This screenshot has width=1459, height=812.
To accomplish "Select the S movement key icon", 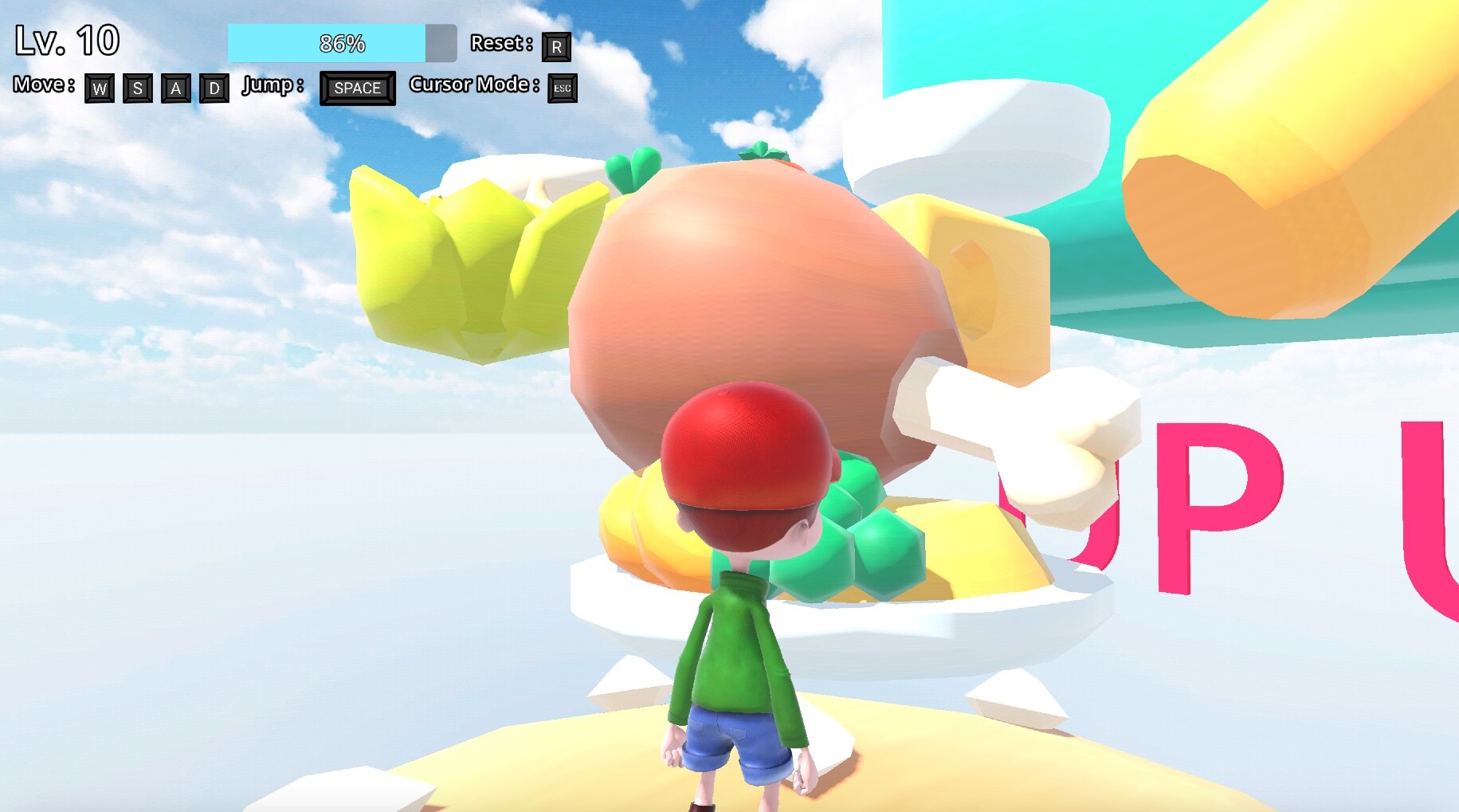I will tap(136, 88).
